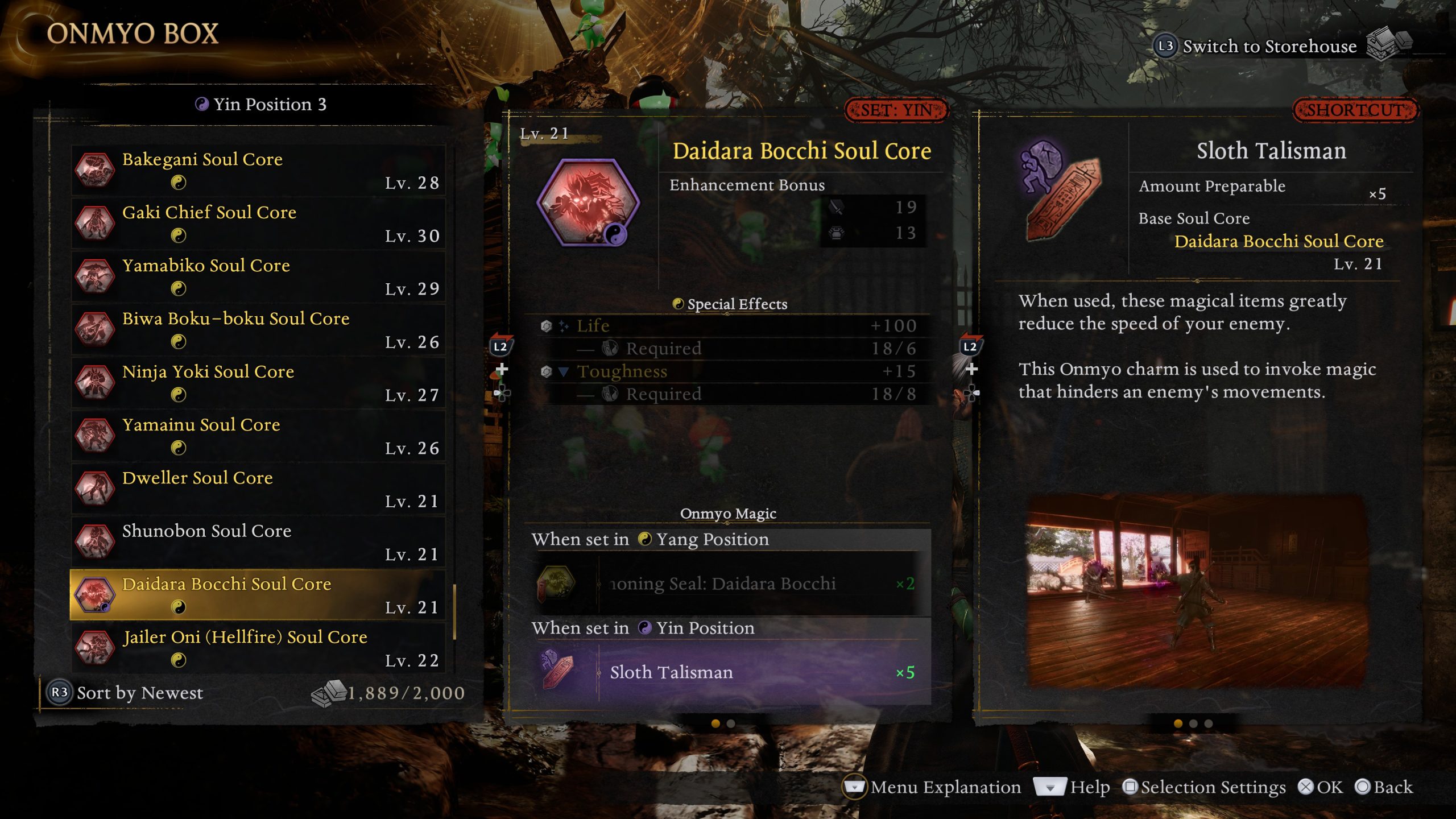Select the Yamabiko Soul Core entry
Image resolution: width=1456 pixels, height=819 pixels.
(257, 276)
